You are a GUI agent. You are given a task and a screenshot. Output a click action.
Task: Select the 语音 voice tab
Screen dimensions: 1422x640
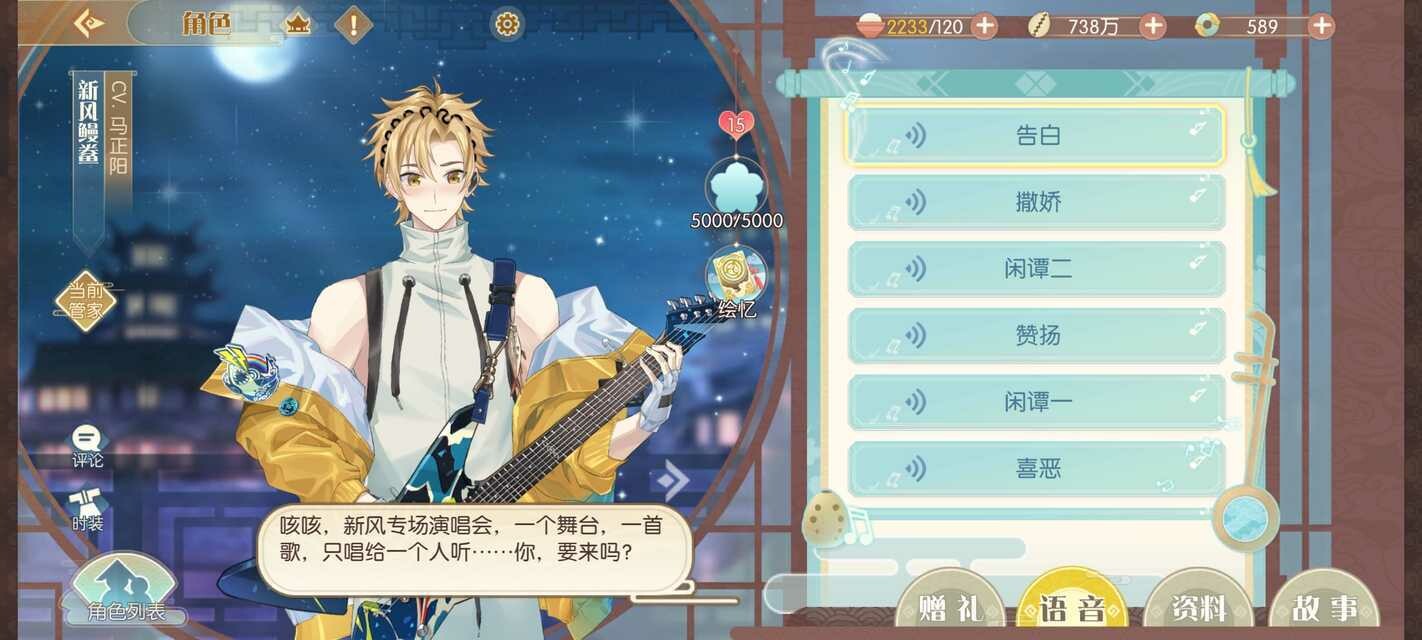click(x=1072, y=606)
